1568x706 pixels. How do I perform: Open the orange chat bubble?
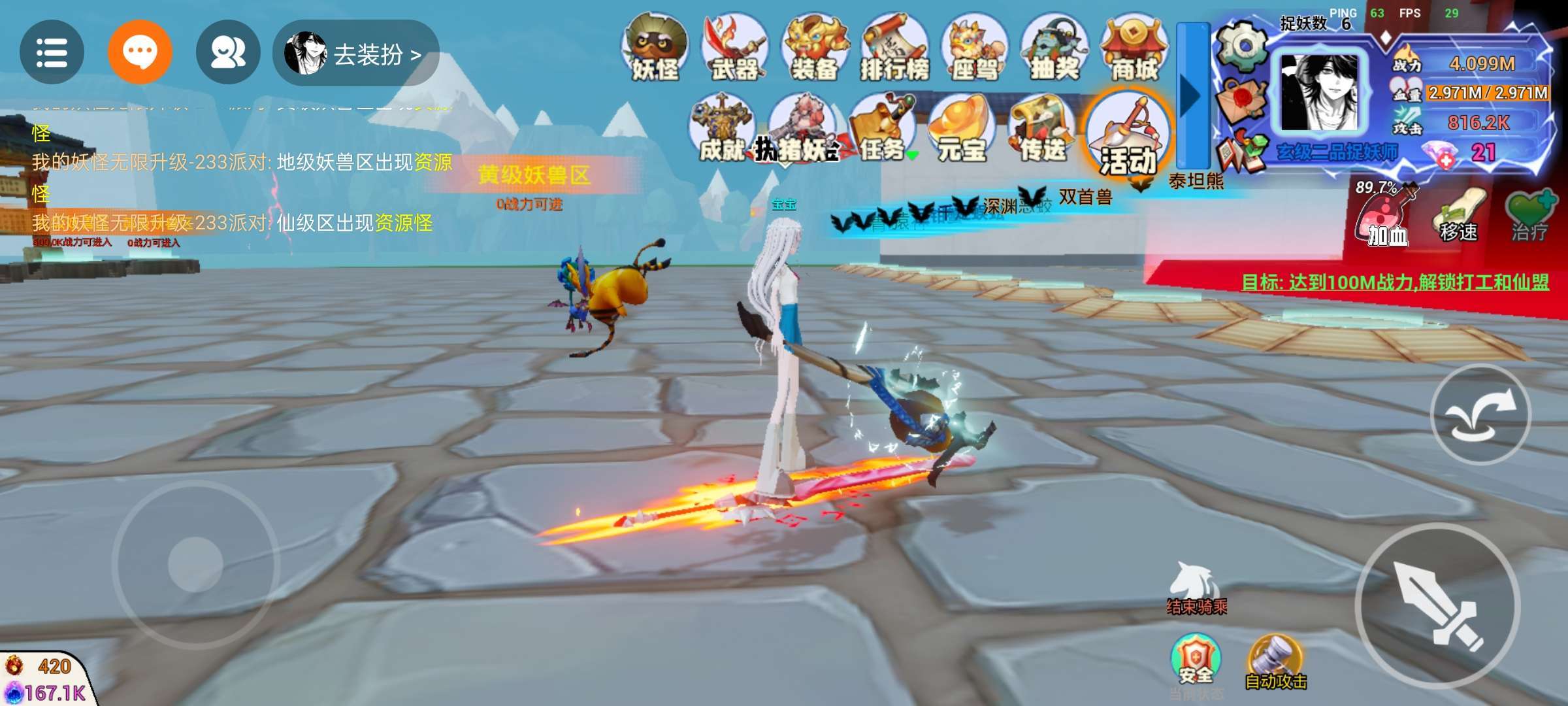140,52
